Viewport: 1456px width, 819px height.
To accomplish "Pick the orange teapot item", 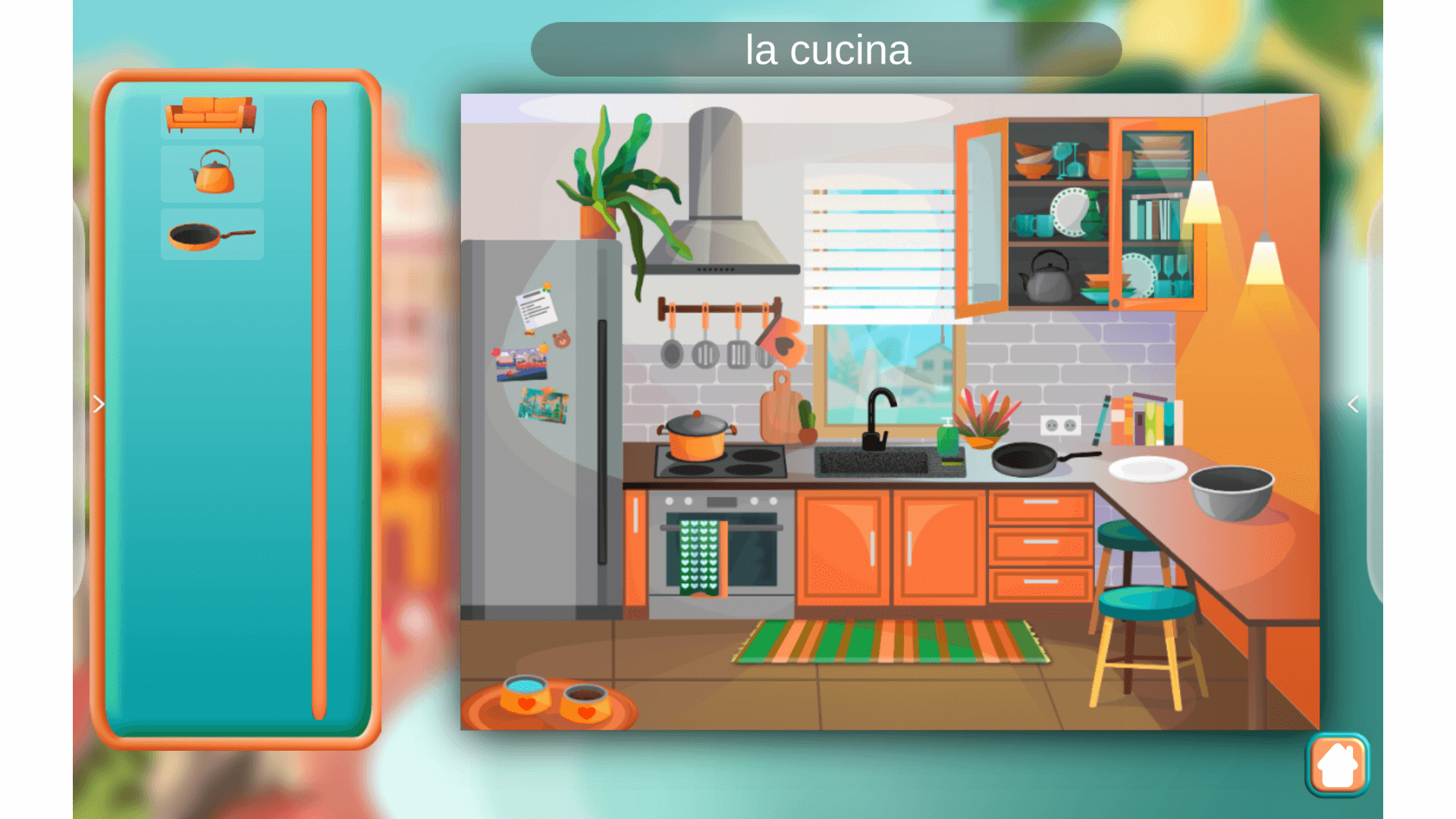I will (212, 173).
